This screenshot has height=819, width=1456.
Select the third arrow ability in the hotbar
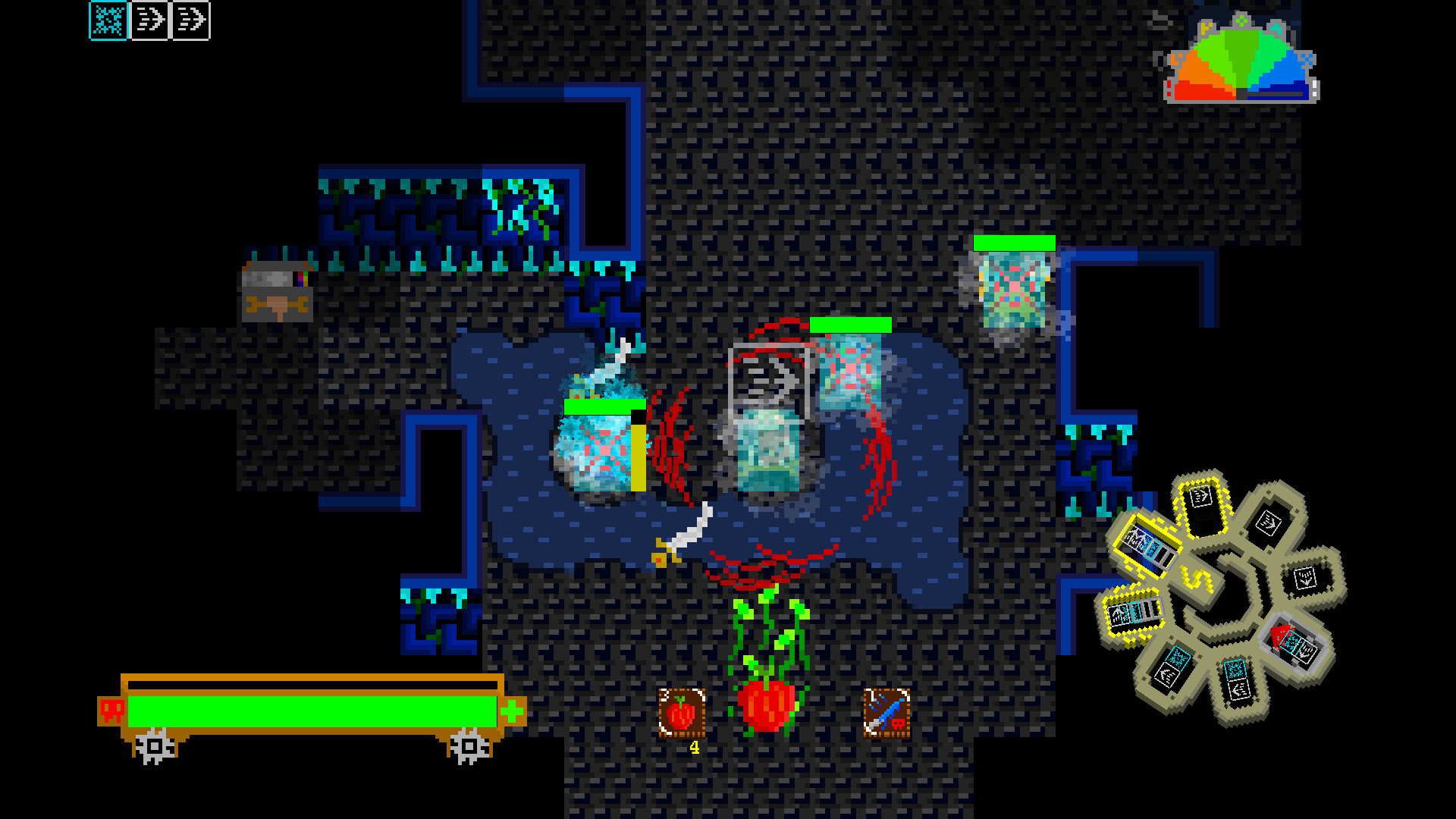(x=193, y=21)
